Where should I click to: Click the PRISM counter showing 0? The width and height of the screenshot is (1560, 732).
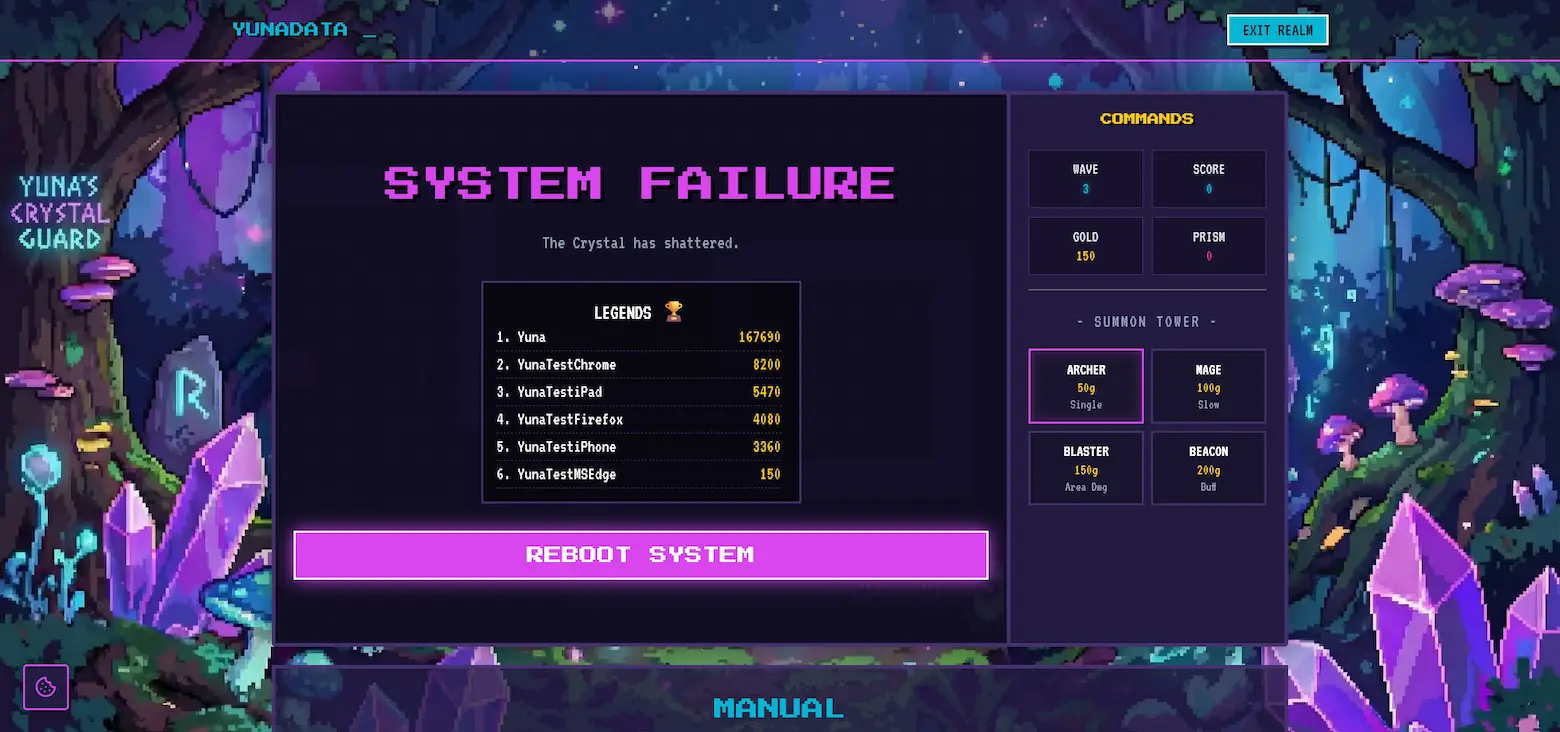coord(1208,246)
